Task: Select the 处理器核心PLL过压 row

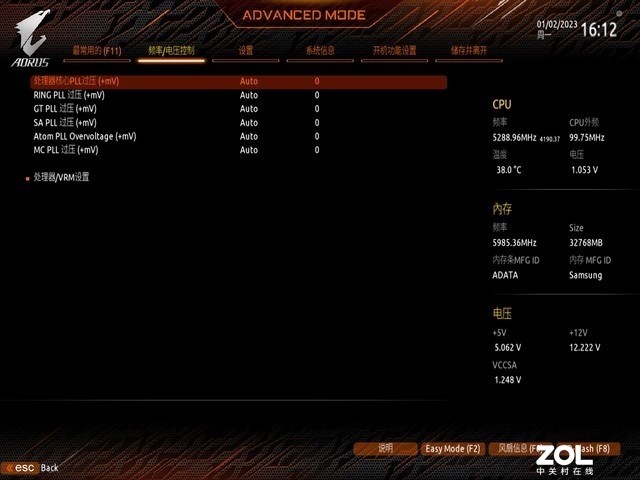Action: (x=76, y=81)
